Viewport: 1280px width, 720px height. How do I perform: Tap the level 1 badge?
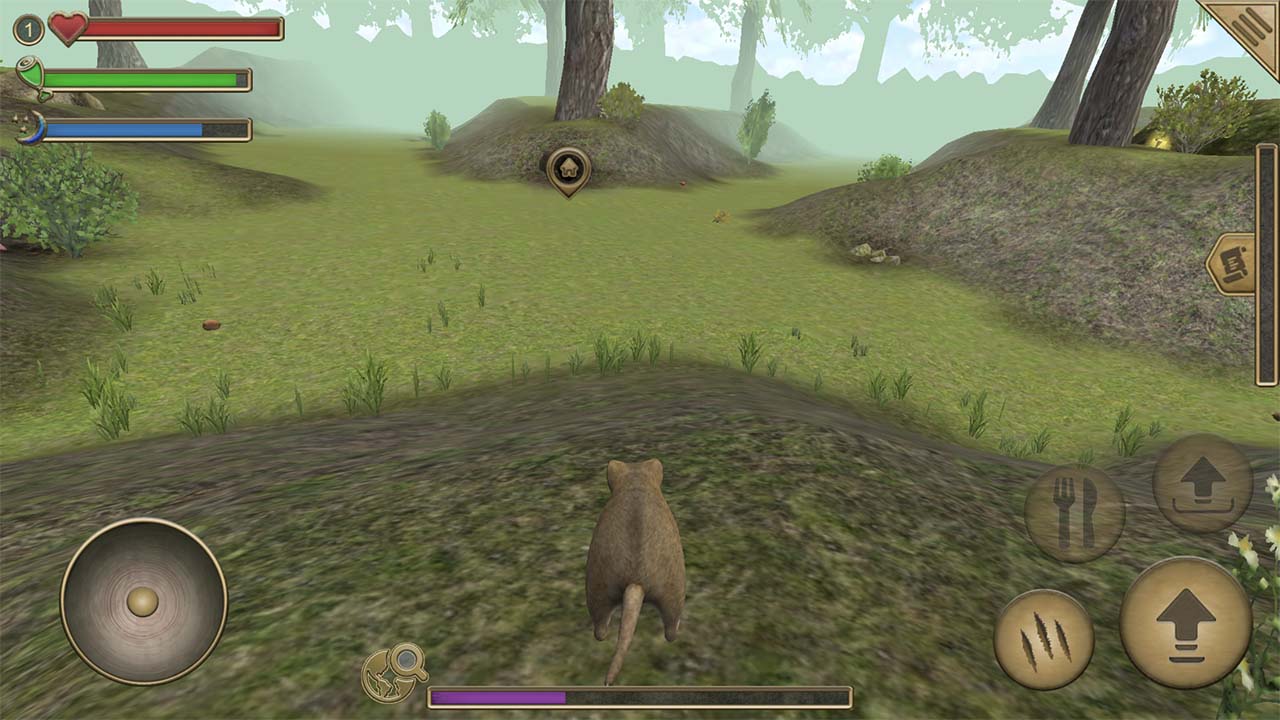pos(27,28)
